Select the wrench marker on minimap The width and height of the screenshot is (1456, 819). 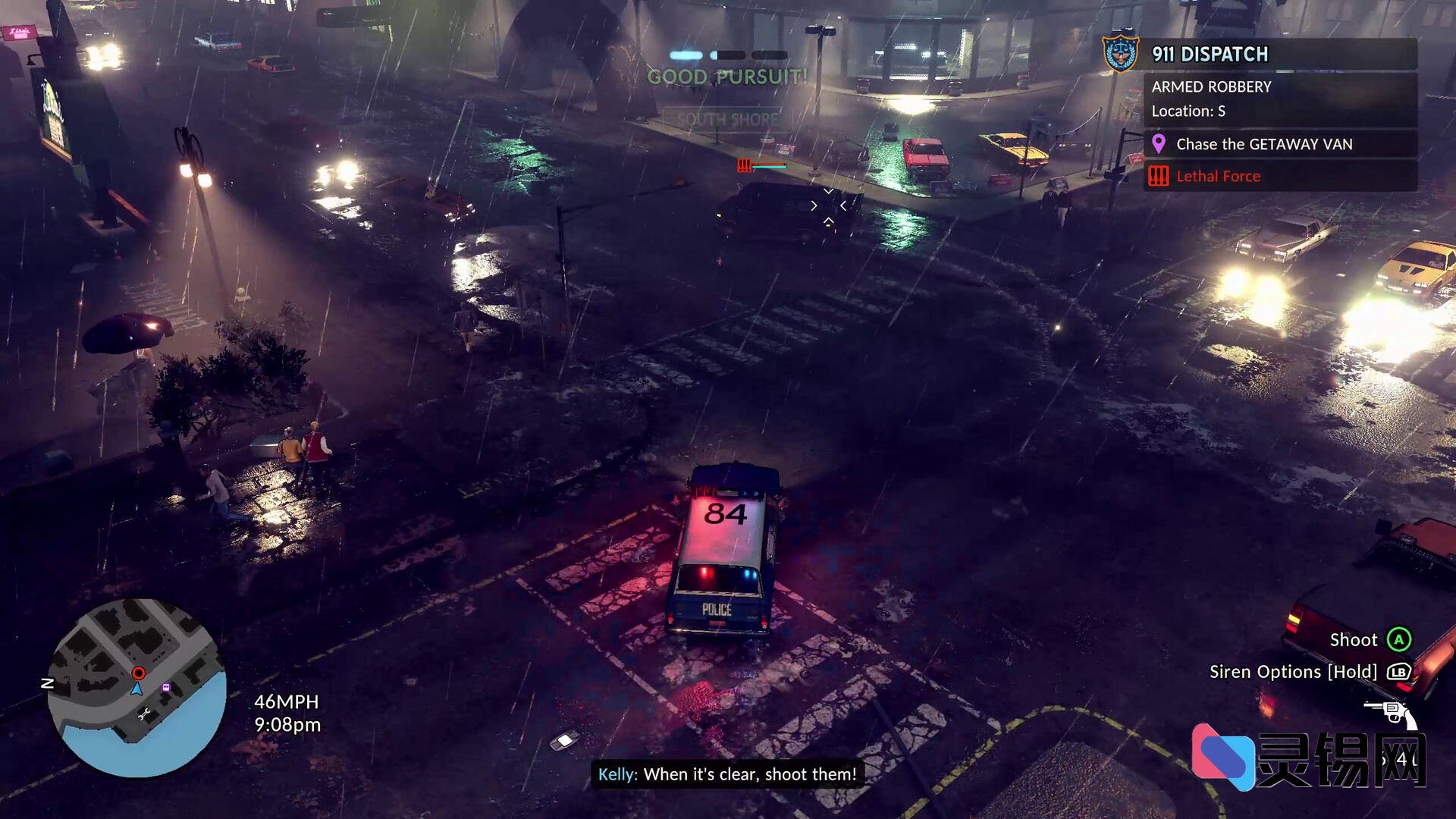pos(144,714)
